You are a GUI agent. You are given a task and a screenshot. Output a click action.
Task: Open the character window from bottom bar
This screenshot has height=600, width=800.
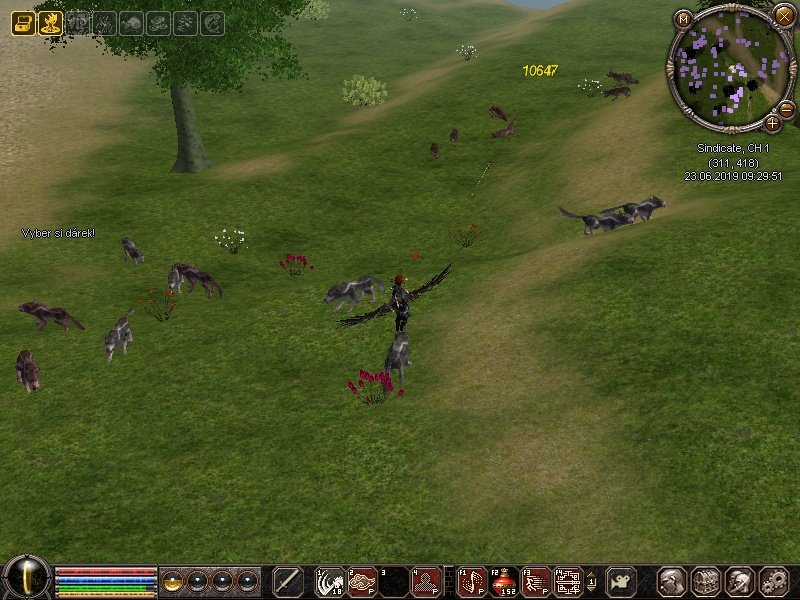673,581
